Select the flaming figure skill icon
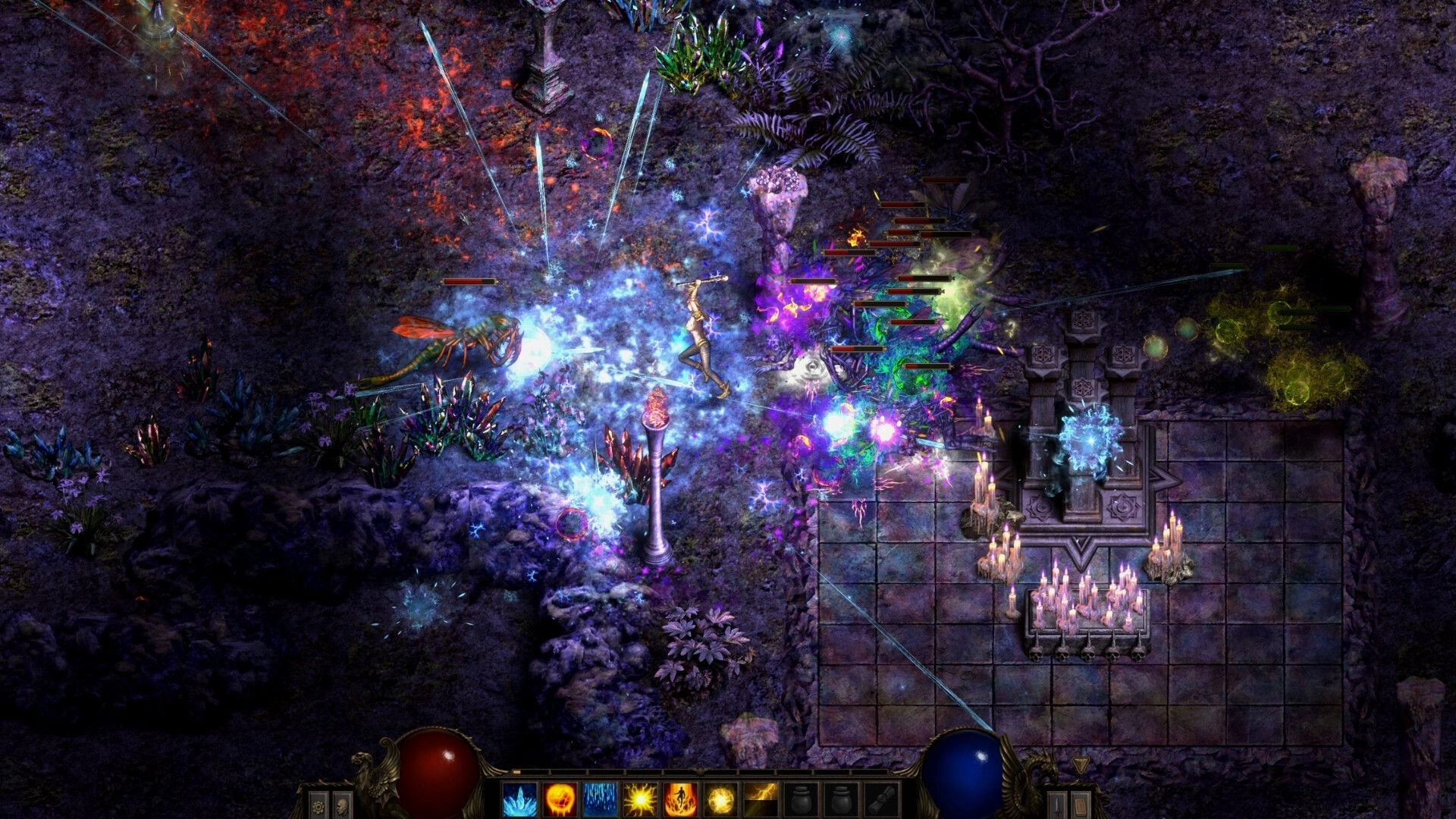This screenshot has width=1456, height=819. click(x=681, y=799)
